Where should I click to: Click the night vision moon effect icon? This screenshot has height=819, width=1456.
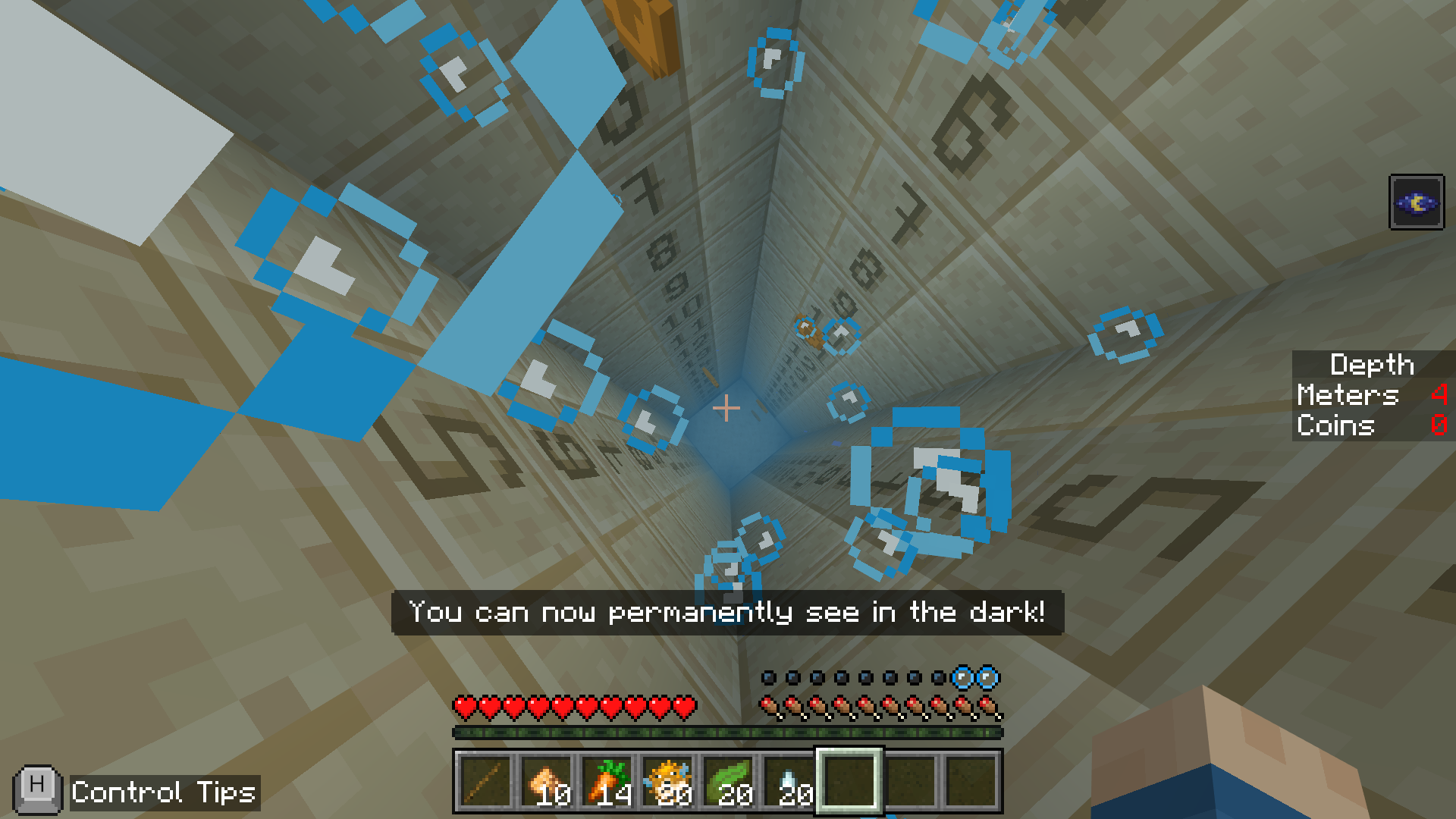(1416, 203)
